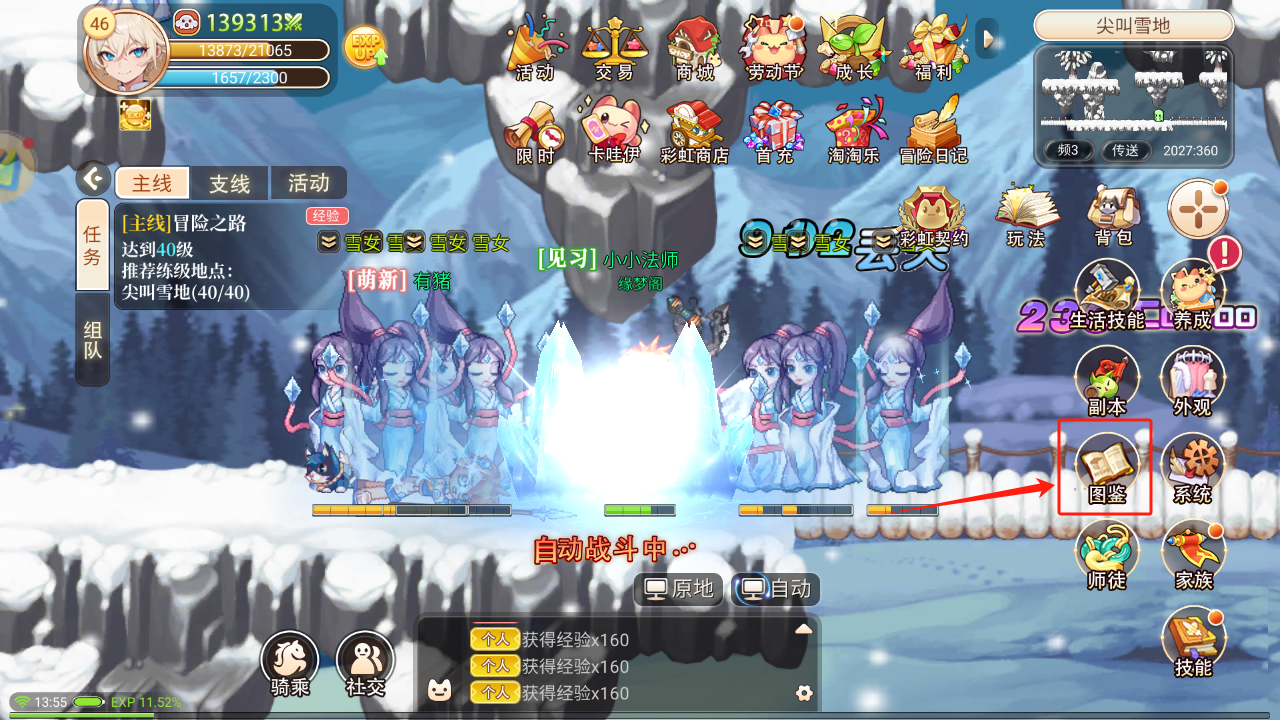Open the 交易 trading scales icon
The width and height of the screenshot is (1280, 720).
(614, 48)
